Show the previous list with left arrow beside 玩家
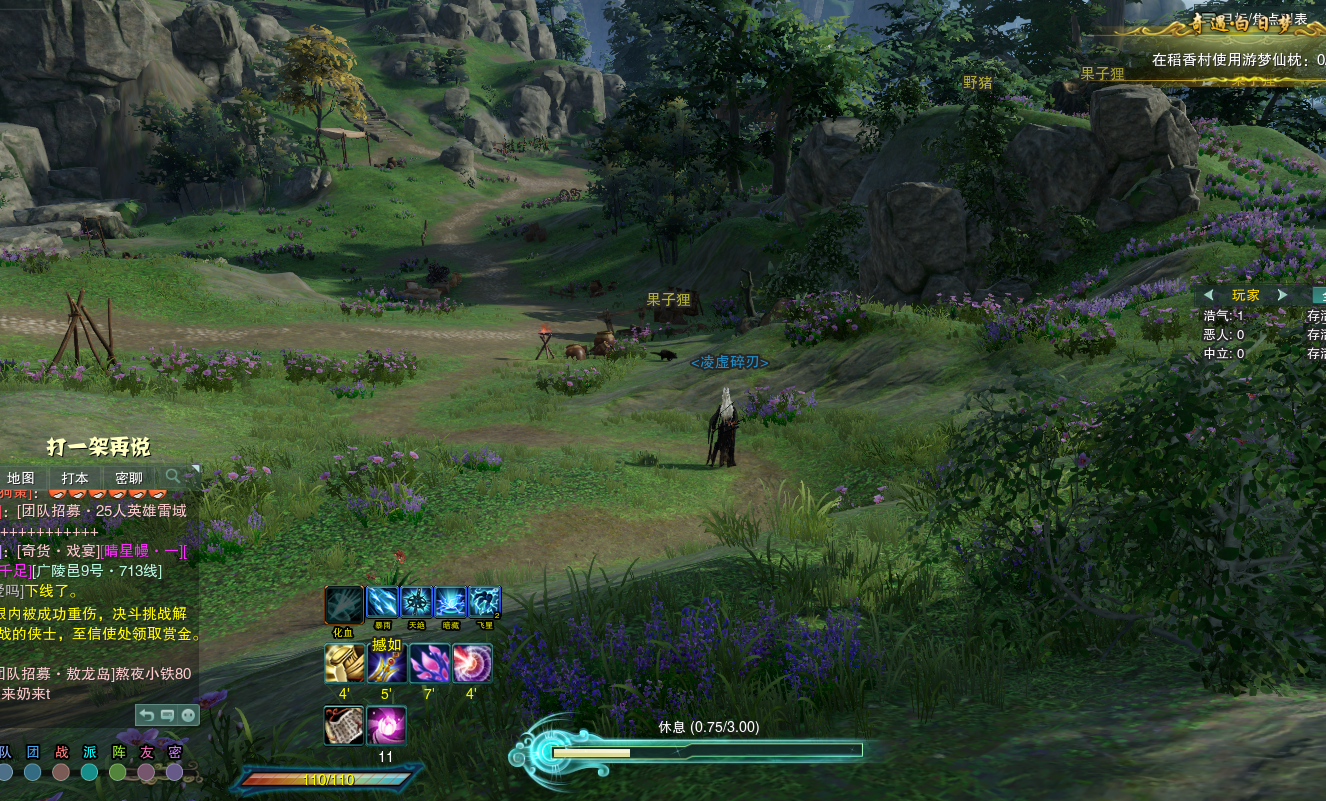Viewport: 1326px width, 801px height. coord(1209,295)
